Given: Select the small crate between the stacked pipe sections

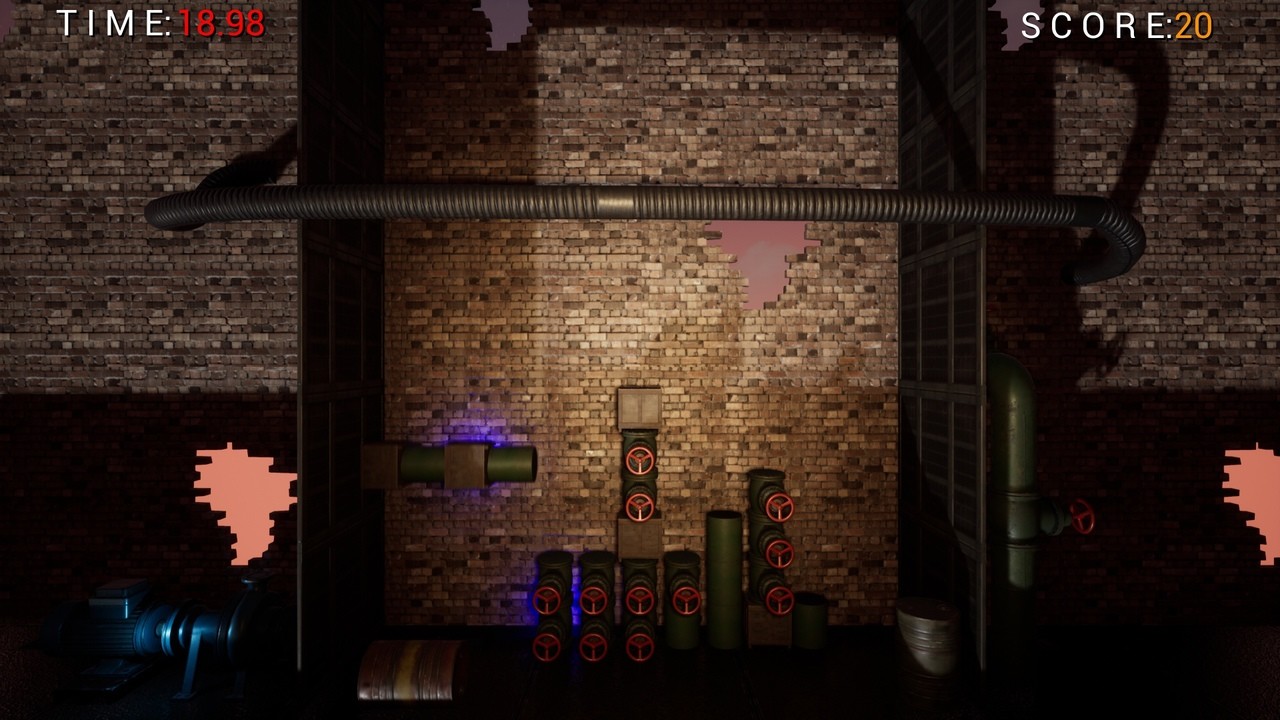Looking at the screenshot, I should (x=640, y=540).
